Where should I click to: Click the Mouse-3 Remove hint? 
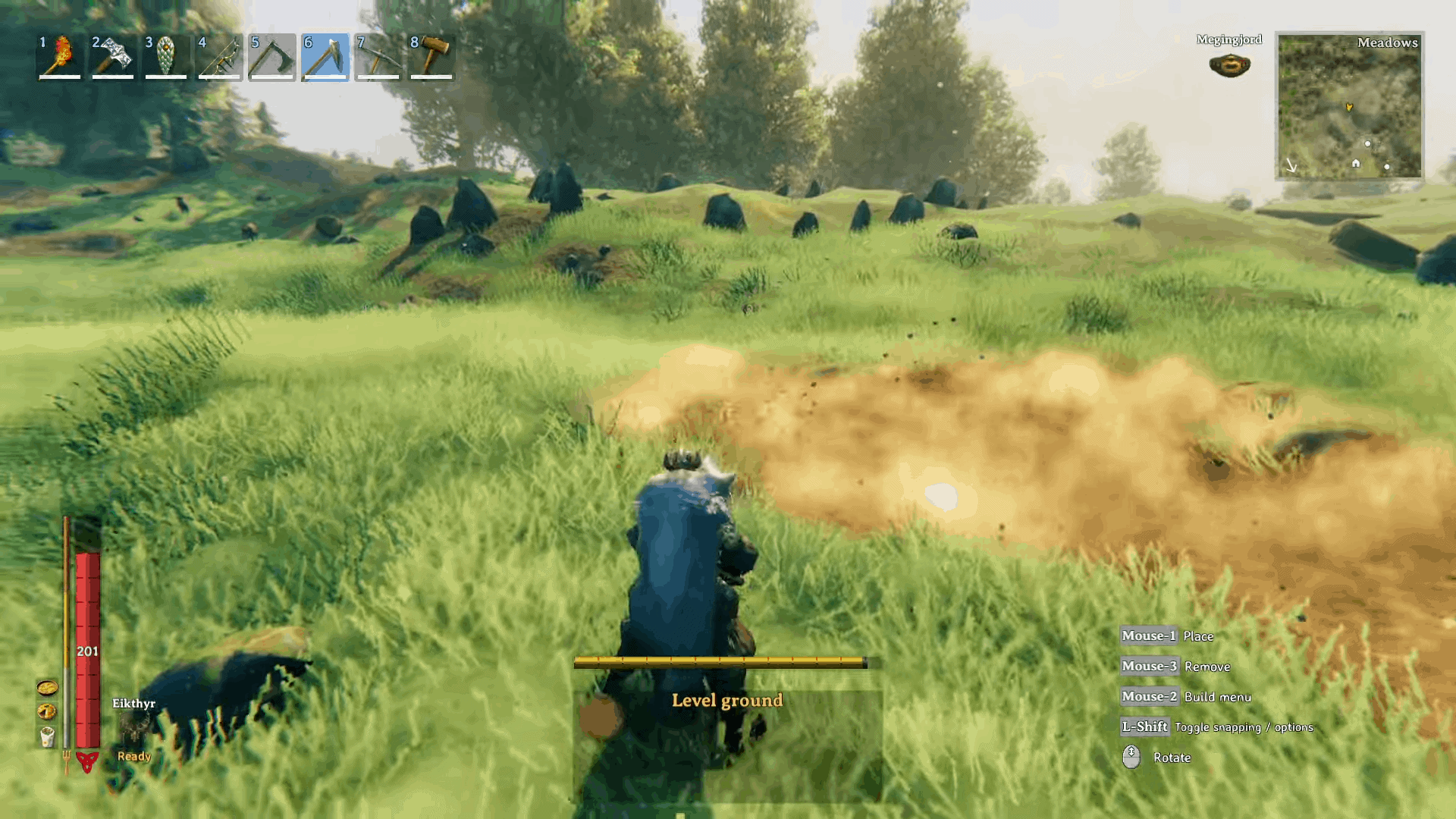1148,666
